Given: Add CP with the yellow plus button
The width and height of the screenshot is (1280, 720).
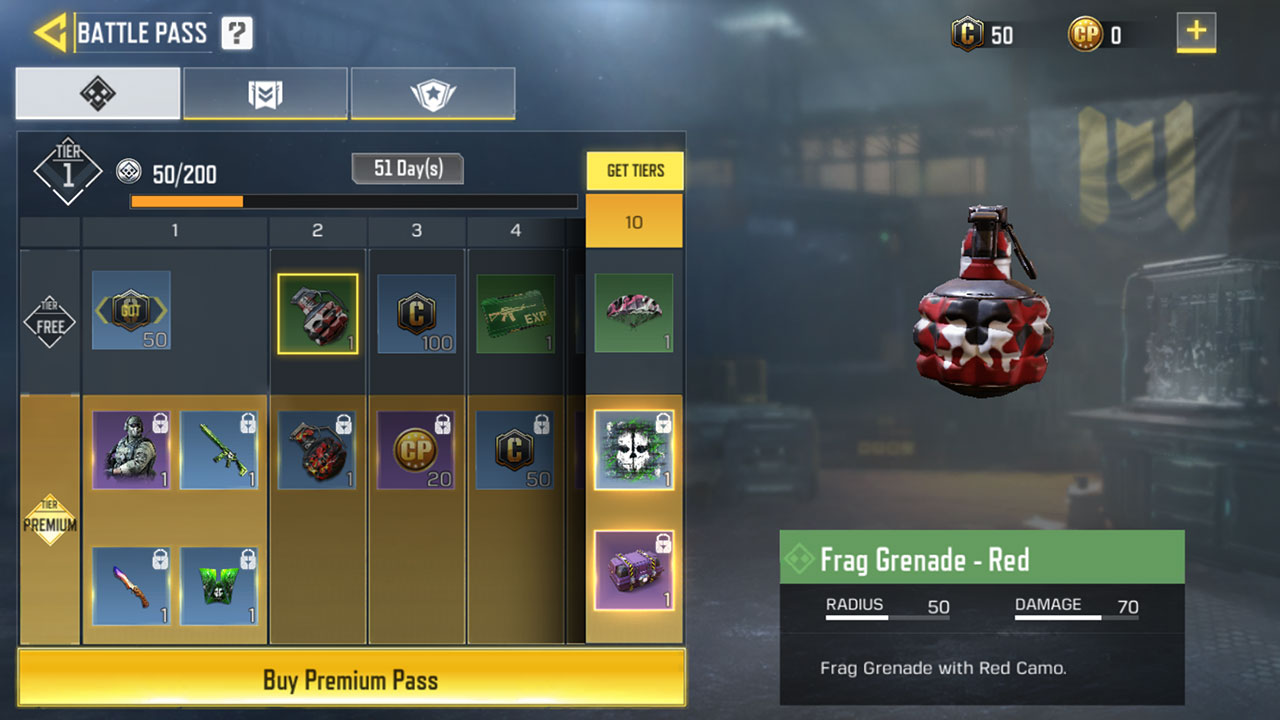Looking at the screenshot, I should [x=1196, y=33].
